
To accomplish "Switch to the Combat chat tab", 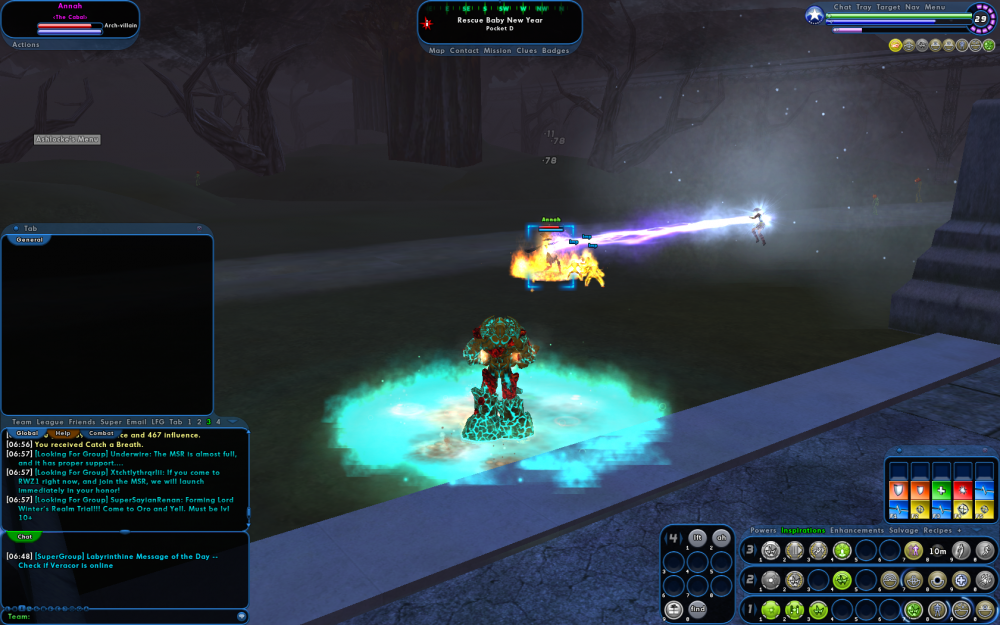I will click(101, 433).
